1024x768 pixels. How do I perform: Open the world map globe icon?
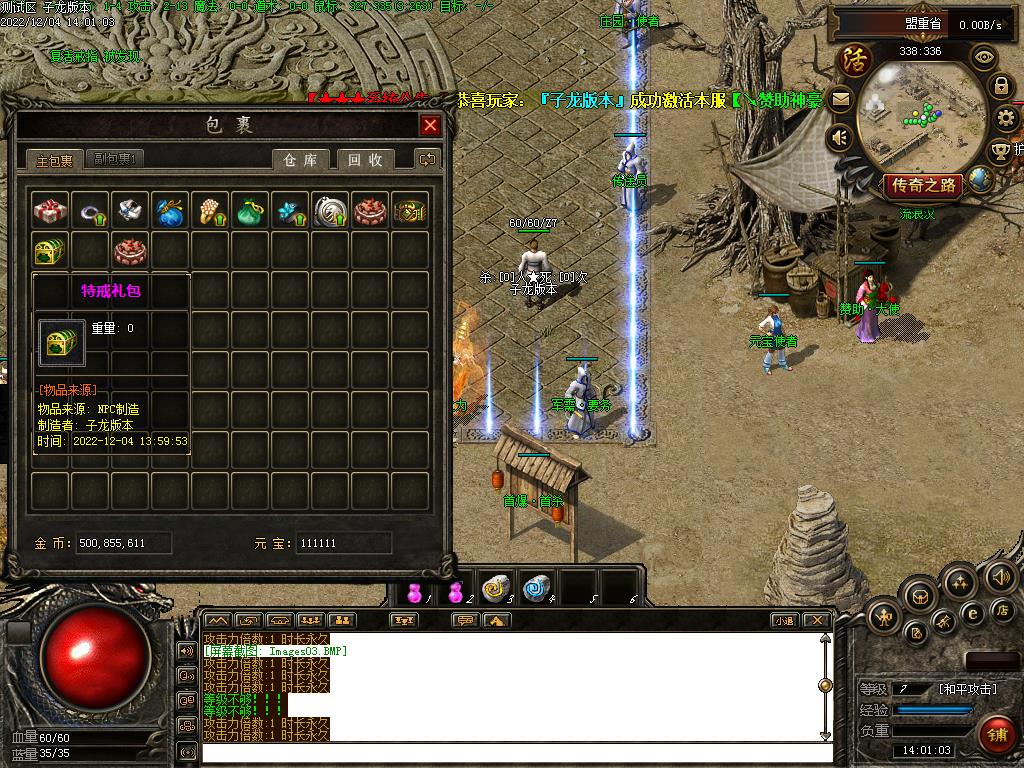(x=981, y=180)
